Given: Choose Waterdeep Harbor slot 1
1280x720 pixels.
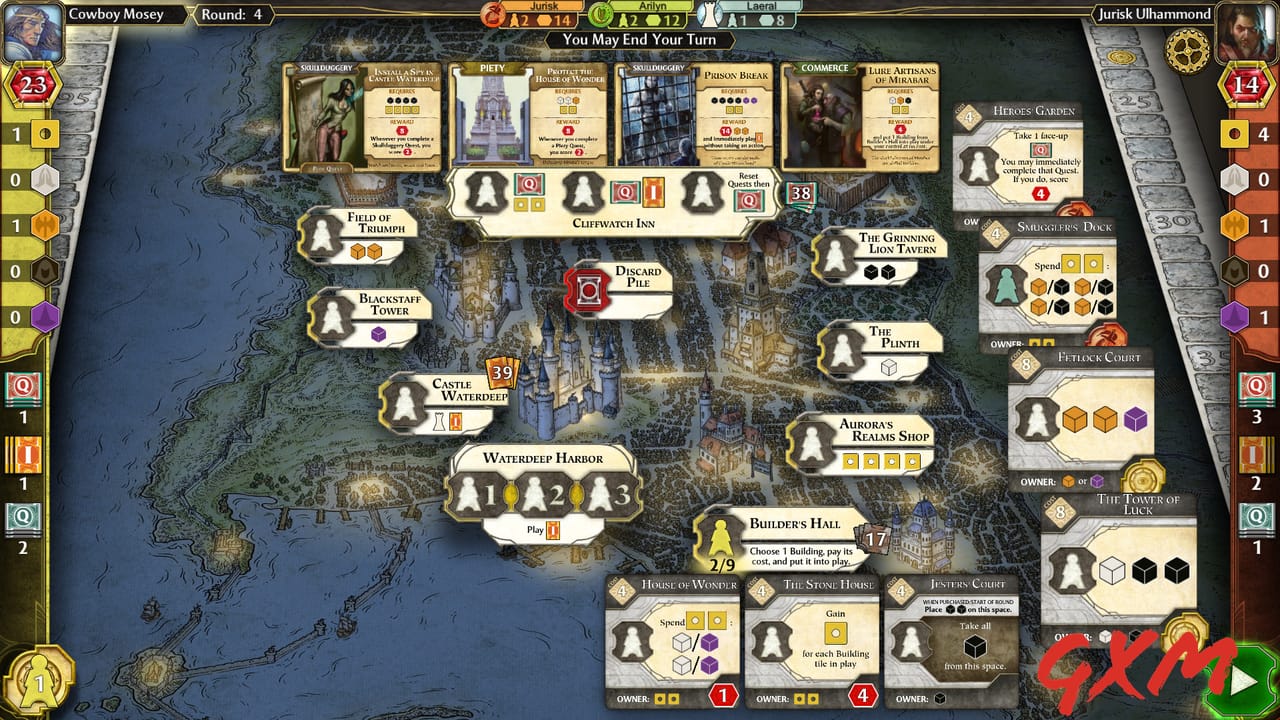Looking at the screenshot, I should pyautogui.click(x=477, y=493).
